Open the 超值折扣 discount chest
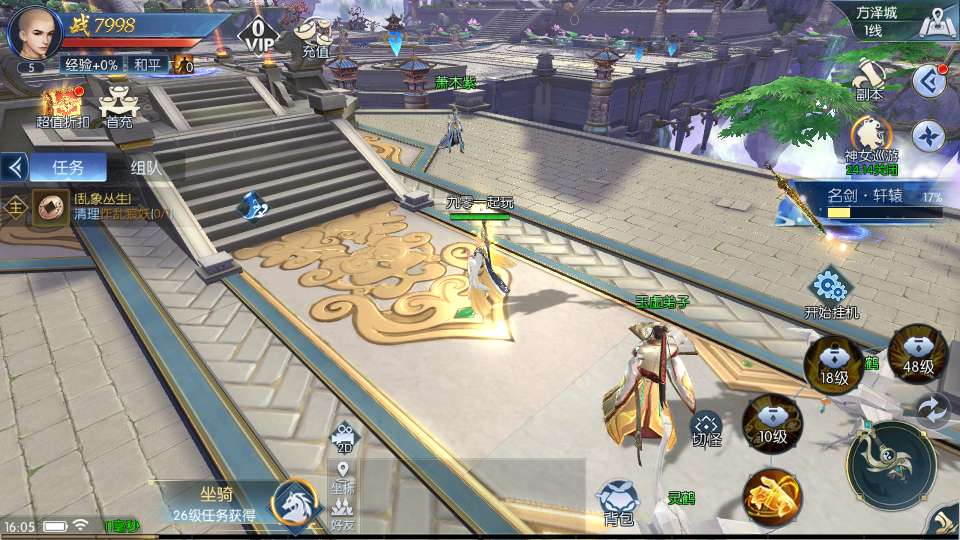 pos(62,106)
